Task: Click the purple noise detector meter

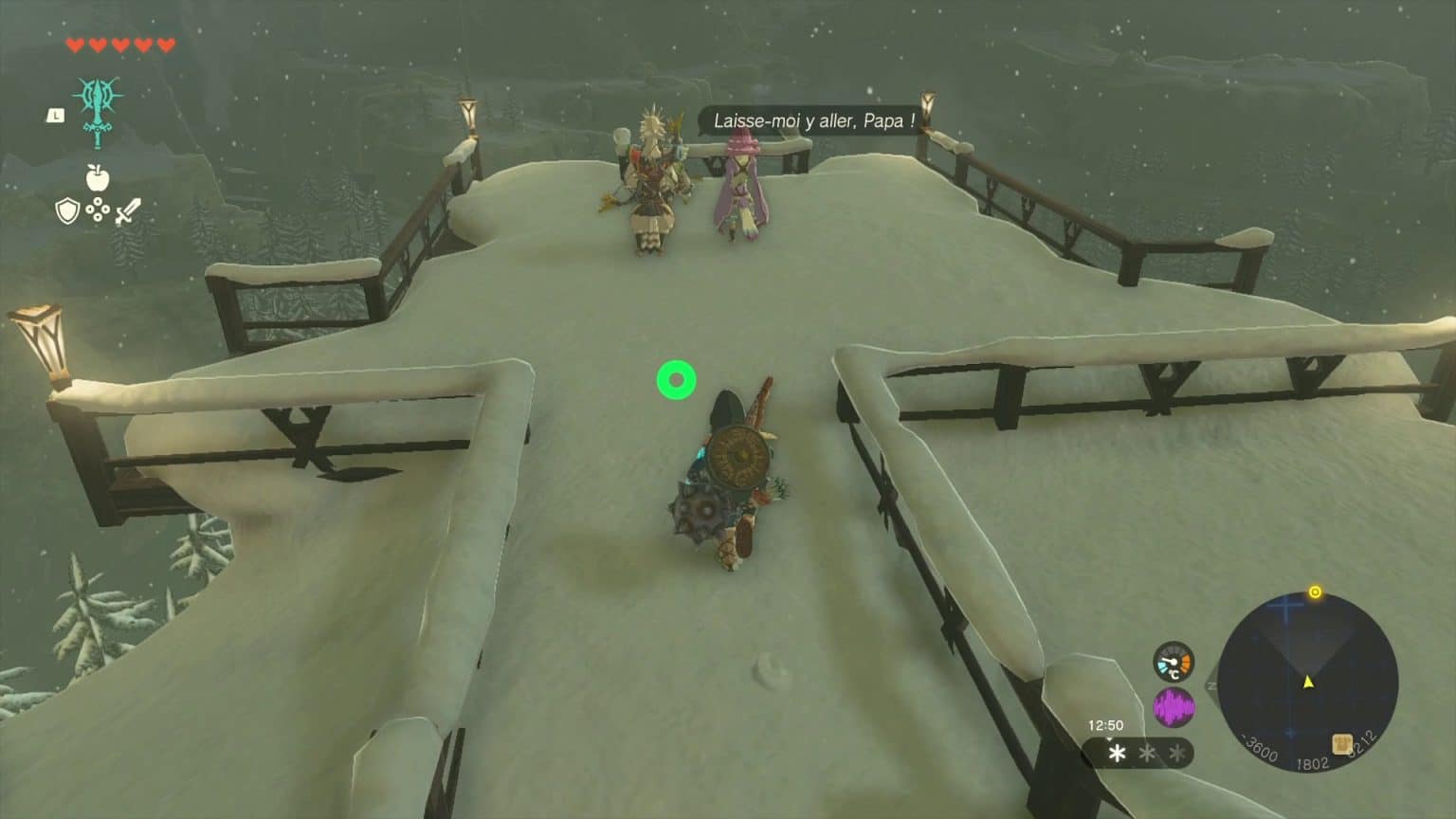Action: 1174,705
